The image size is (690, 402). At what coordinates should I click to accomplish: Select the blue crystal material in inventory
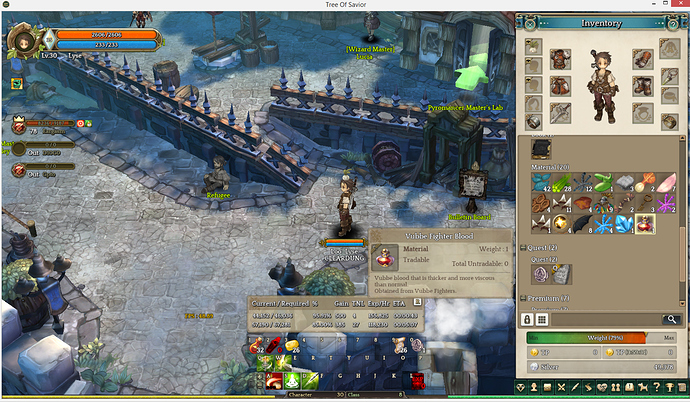[x=625, y=223]
